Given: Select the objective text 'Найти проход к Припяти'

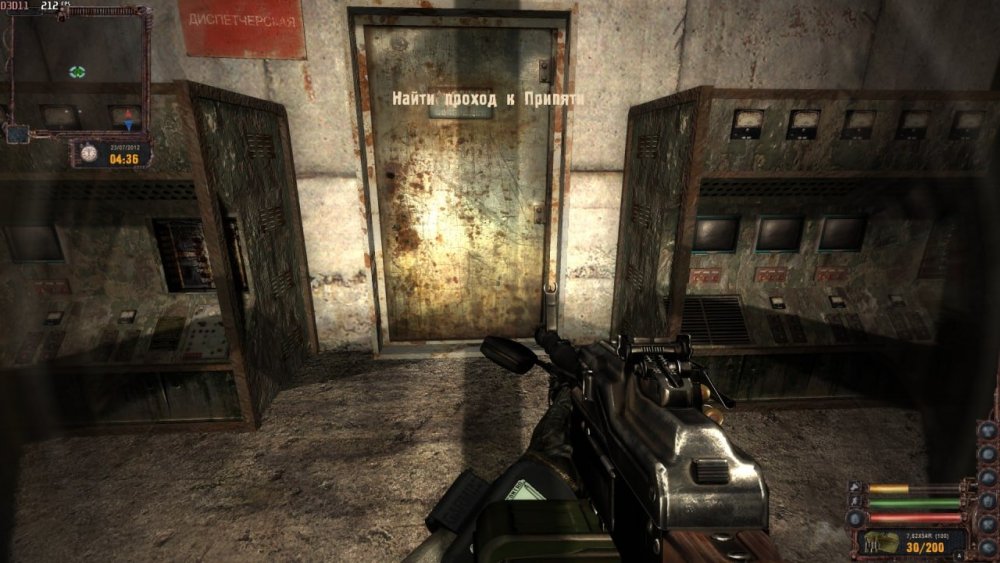Looking at the screenshot, I should point(488,98).
